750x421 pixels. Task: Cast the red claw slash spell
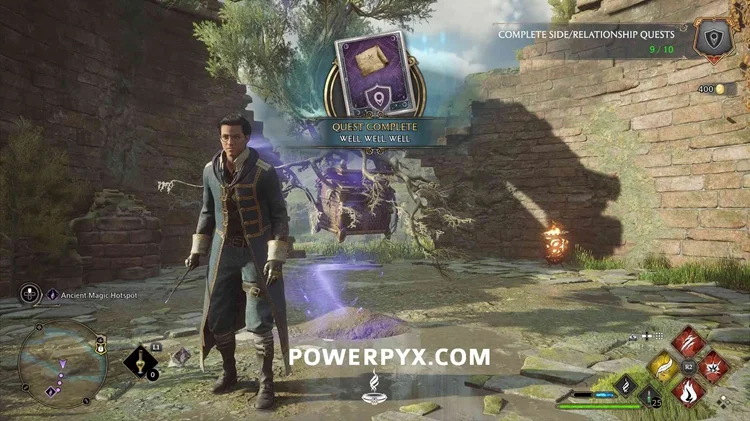[x=688, y=342]
